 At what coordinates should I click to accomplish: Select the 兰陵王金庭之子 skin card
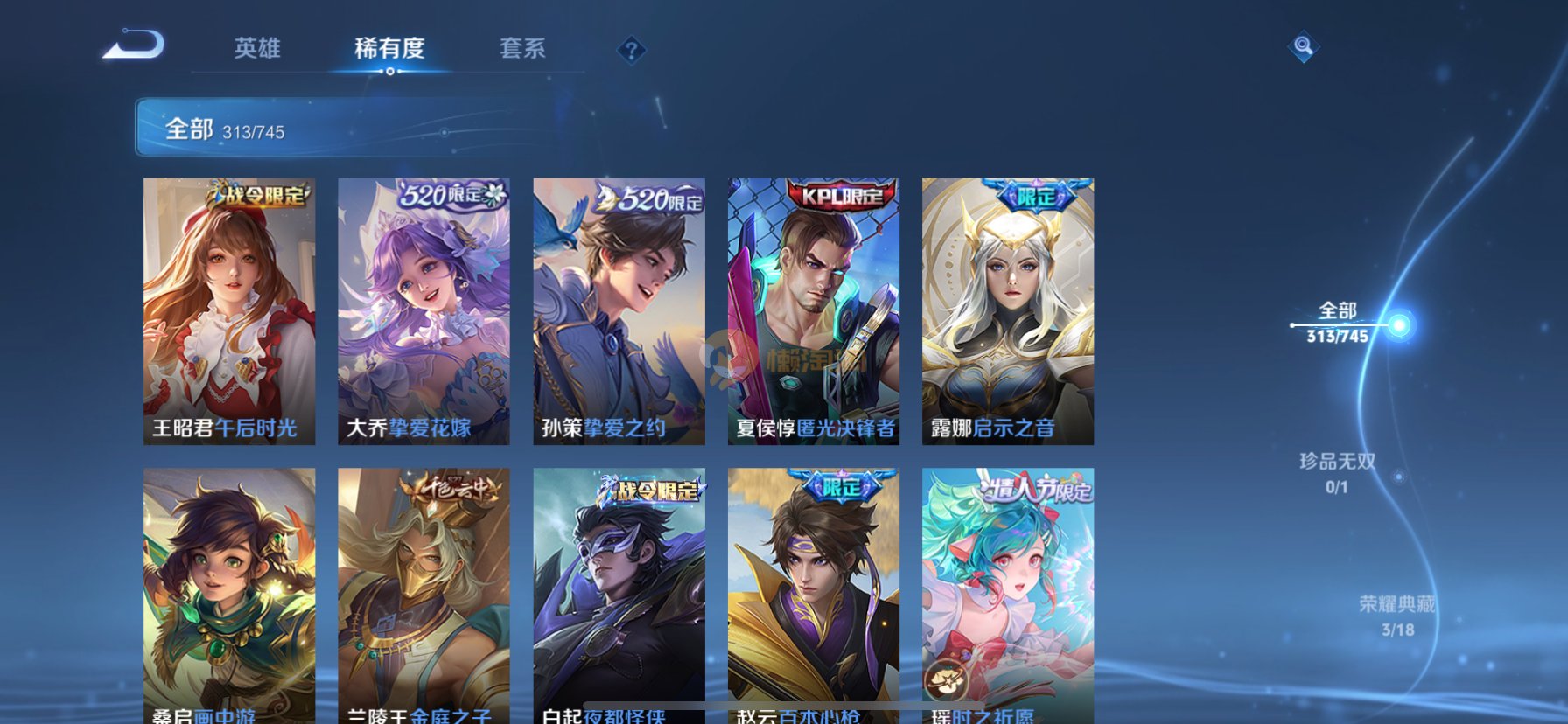[x=423, y=595]
